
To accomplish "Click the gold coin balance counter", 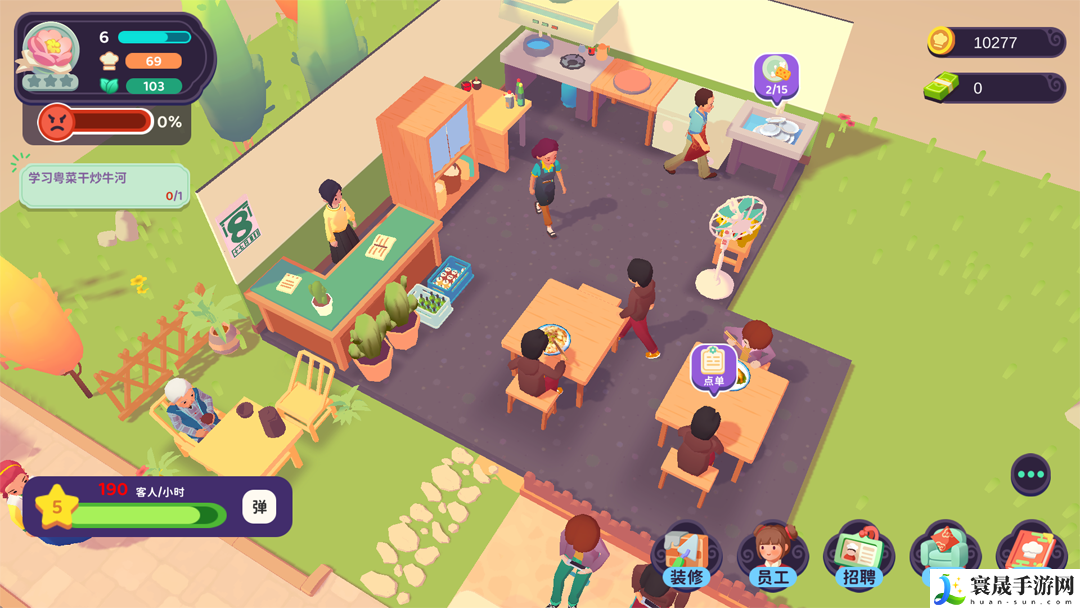I will coord(995,42).
